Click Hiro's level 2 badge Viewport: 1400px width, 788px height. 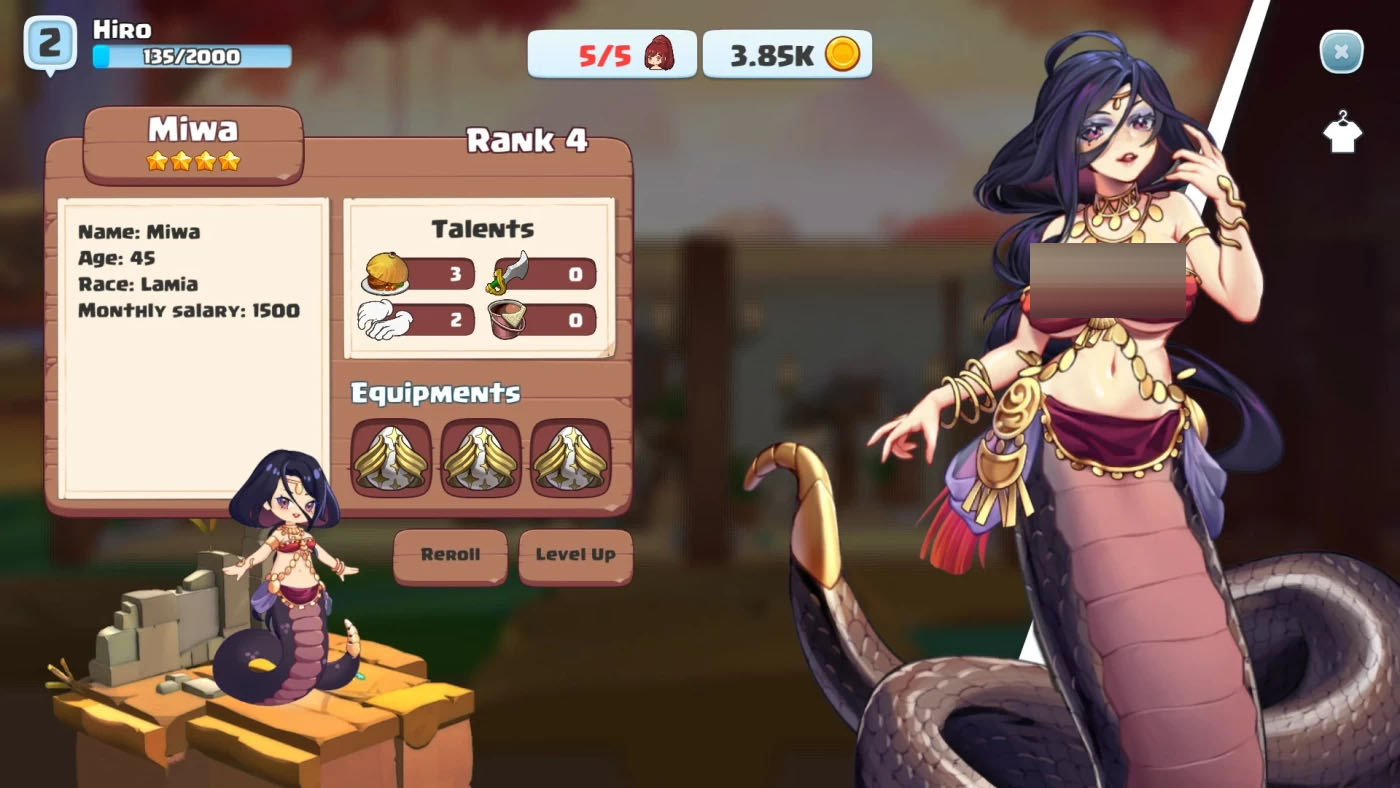(48, 42)
